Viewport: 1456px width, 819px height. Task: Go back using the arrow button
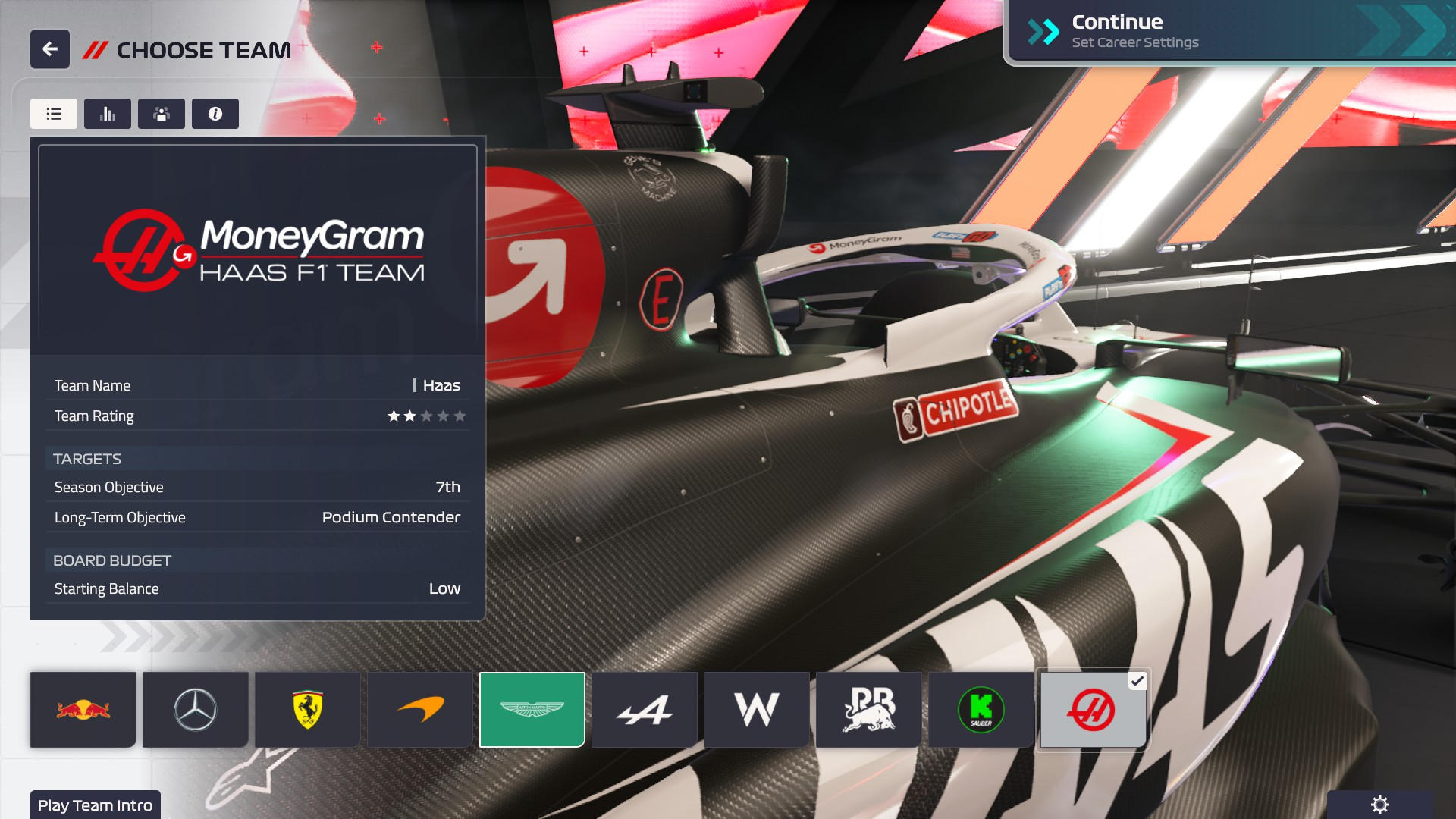point(50,49)
